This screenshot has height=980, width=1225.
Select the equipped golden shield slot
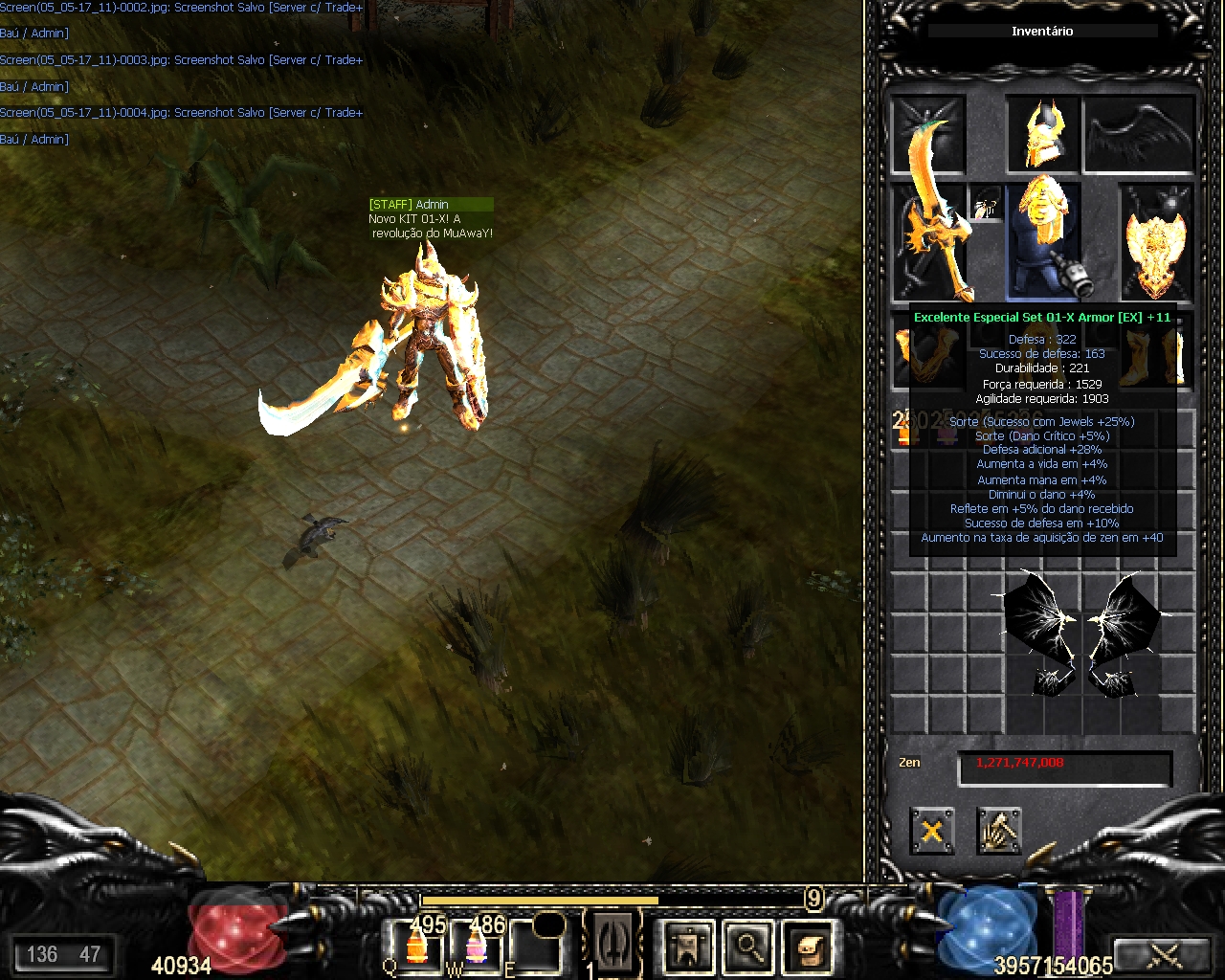1156,241
